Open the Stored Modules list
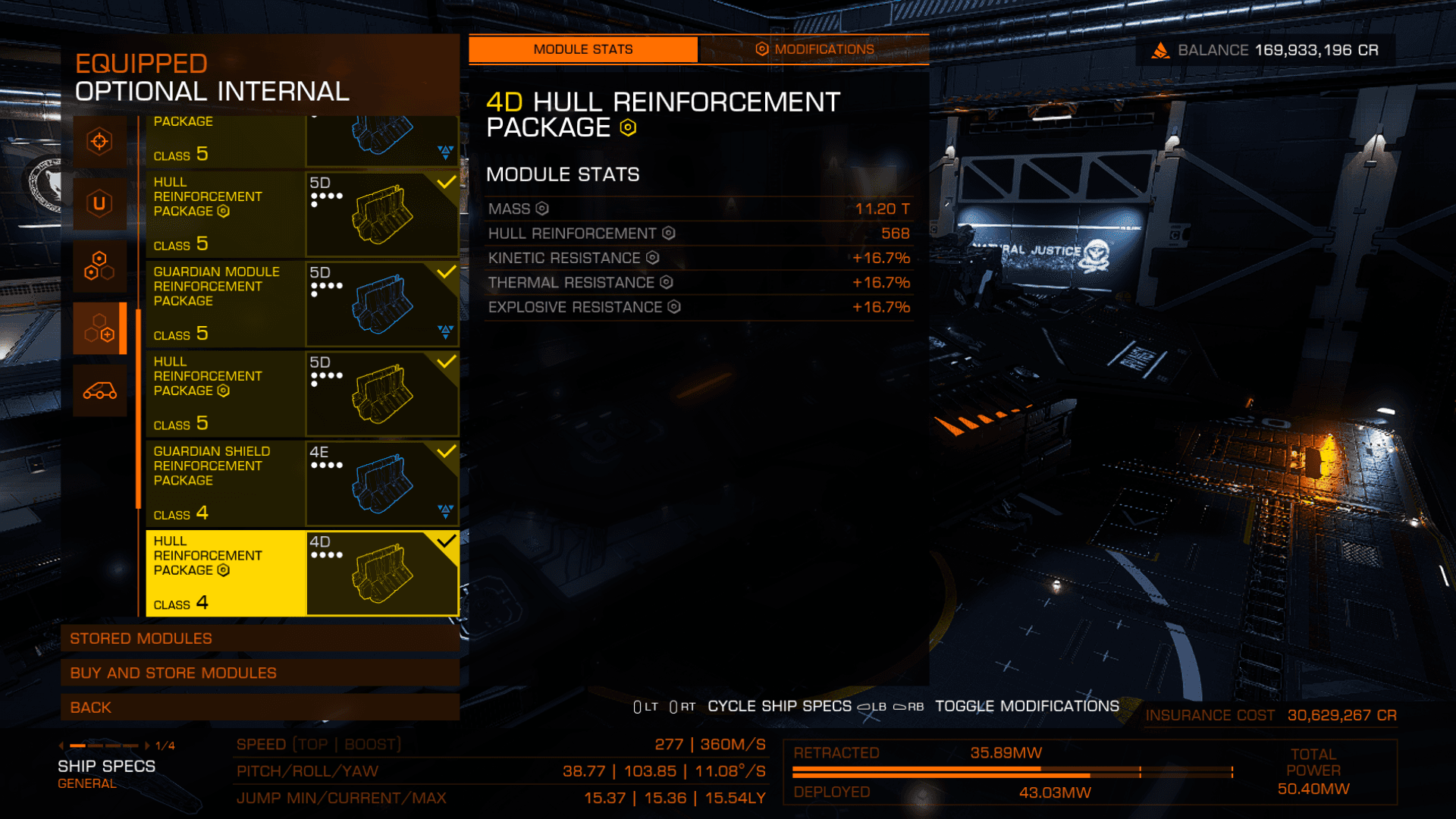 point(259,639)
